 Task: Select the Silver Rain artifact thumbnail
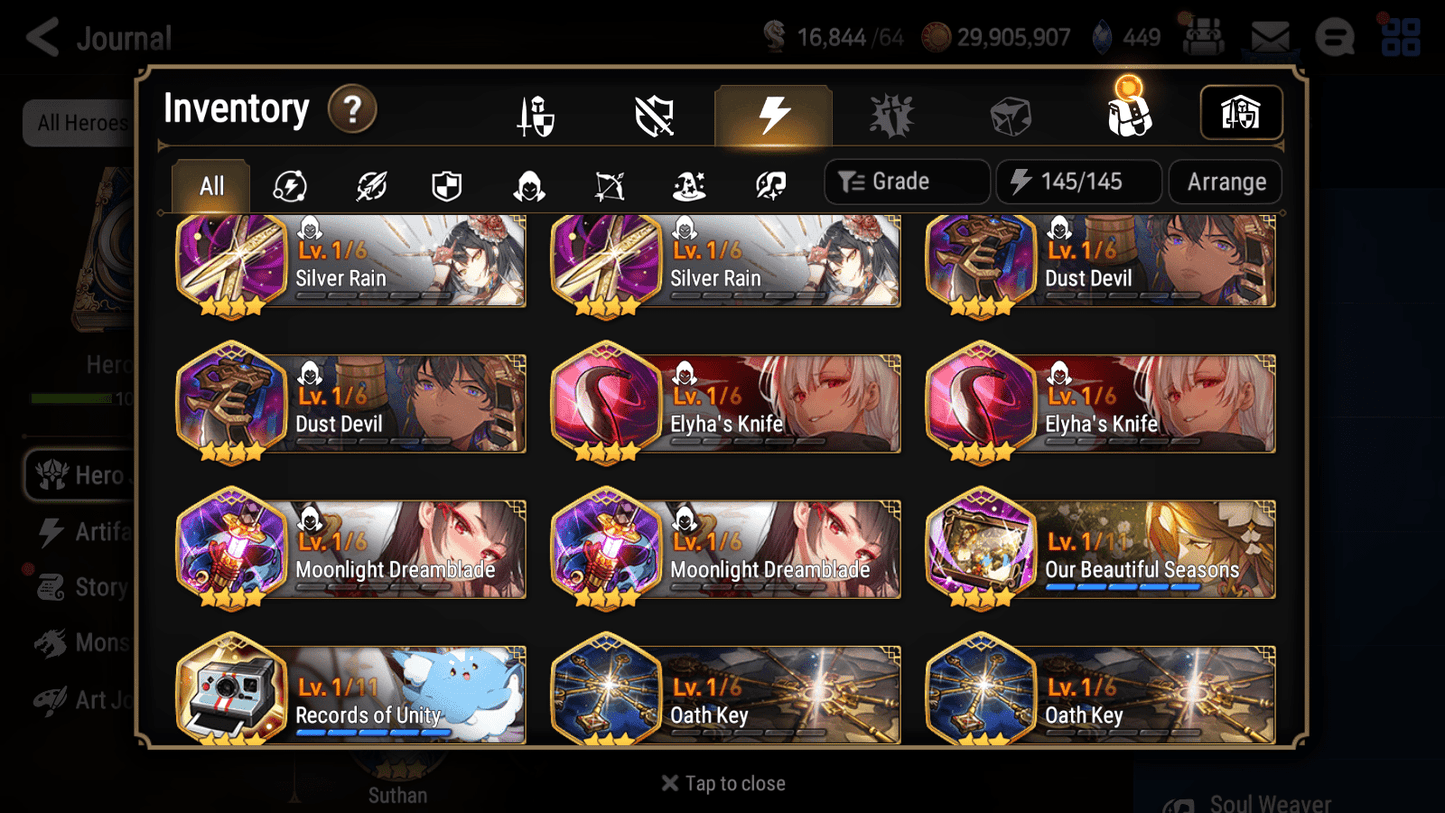coord(232,258)
